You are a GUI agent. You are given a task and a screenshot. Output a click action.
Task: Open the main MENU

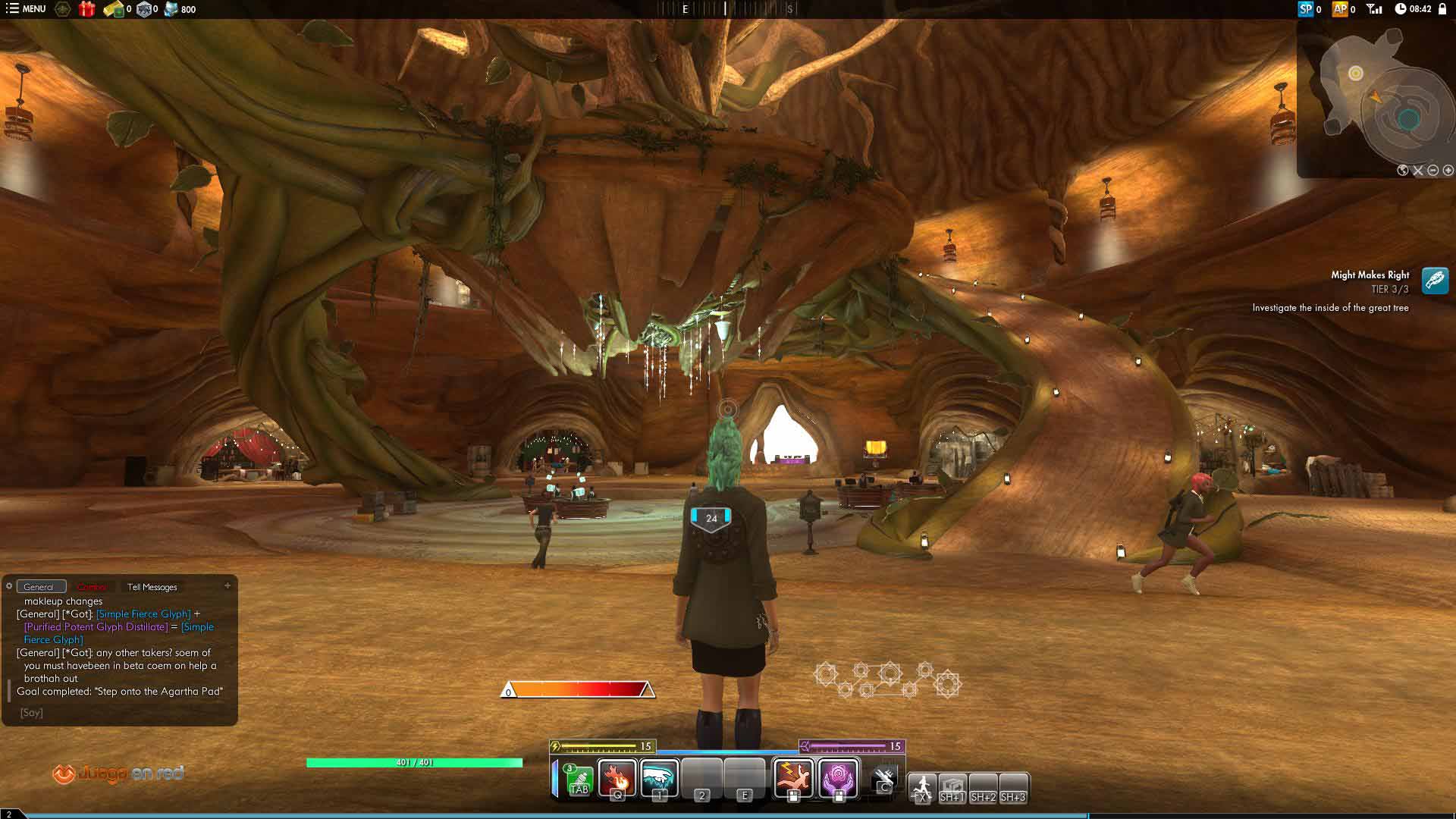(x=26, y=9)
